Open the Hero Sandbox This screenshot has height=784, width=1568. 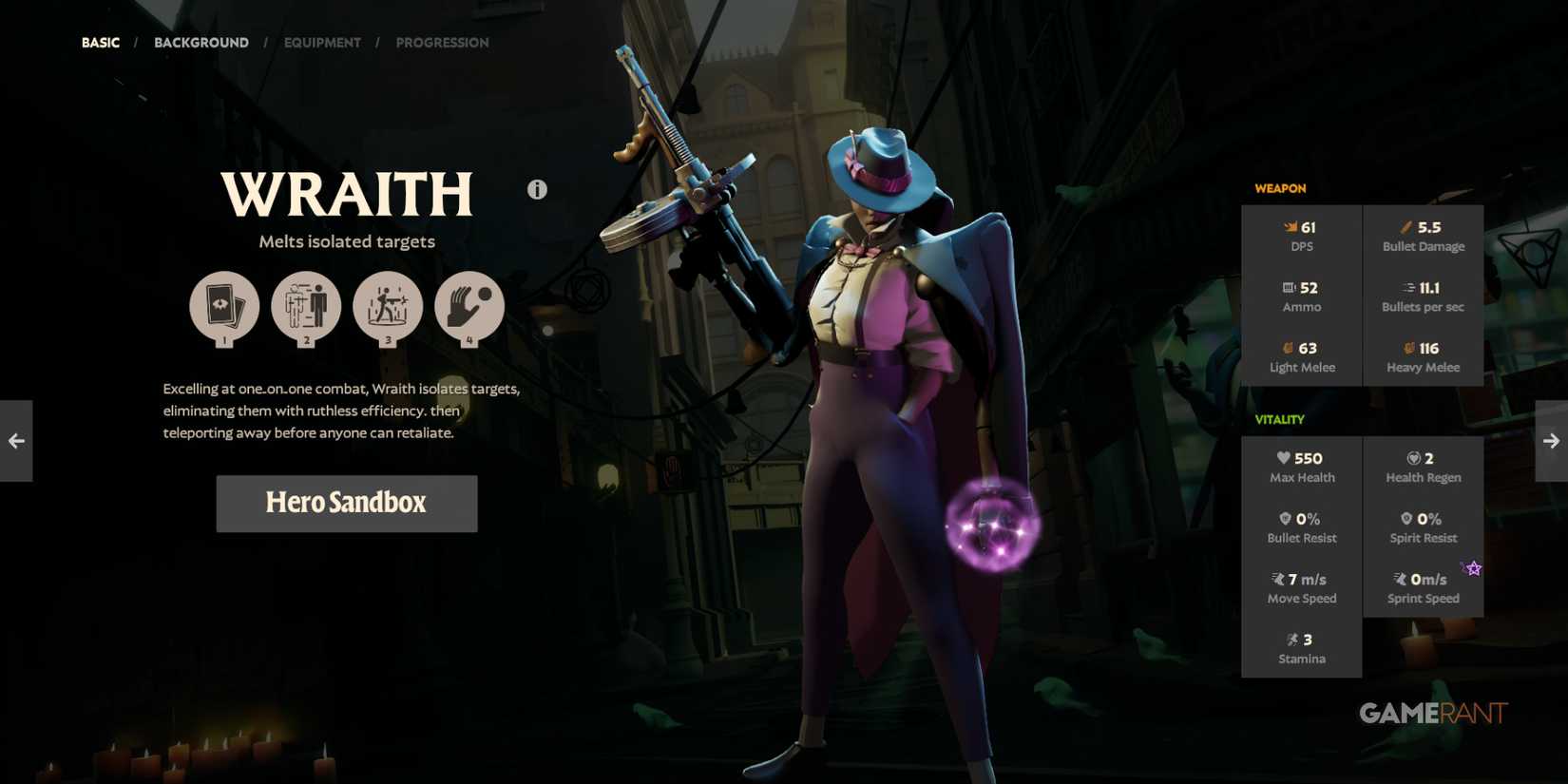(346, 503)
